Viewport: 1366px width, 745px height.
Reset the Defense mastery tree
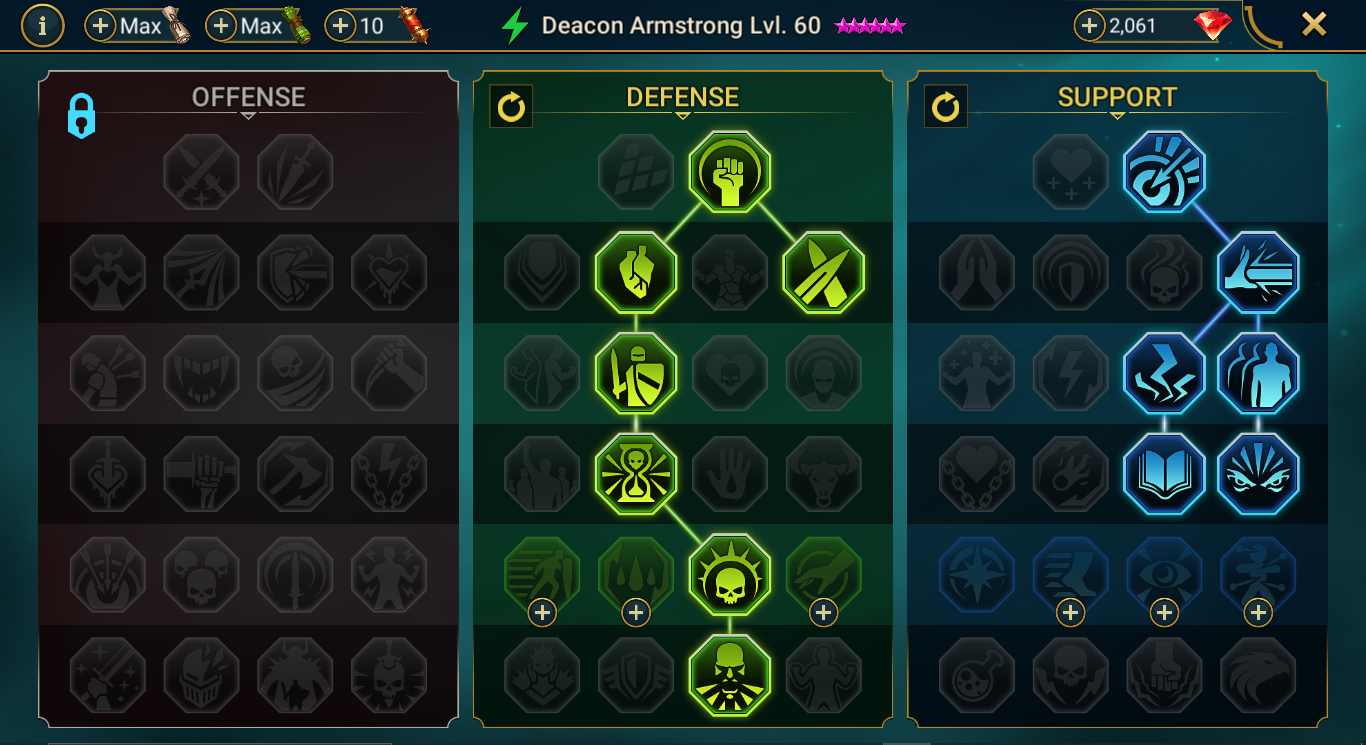pos(511,107)
